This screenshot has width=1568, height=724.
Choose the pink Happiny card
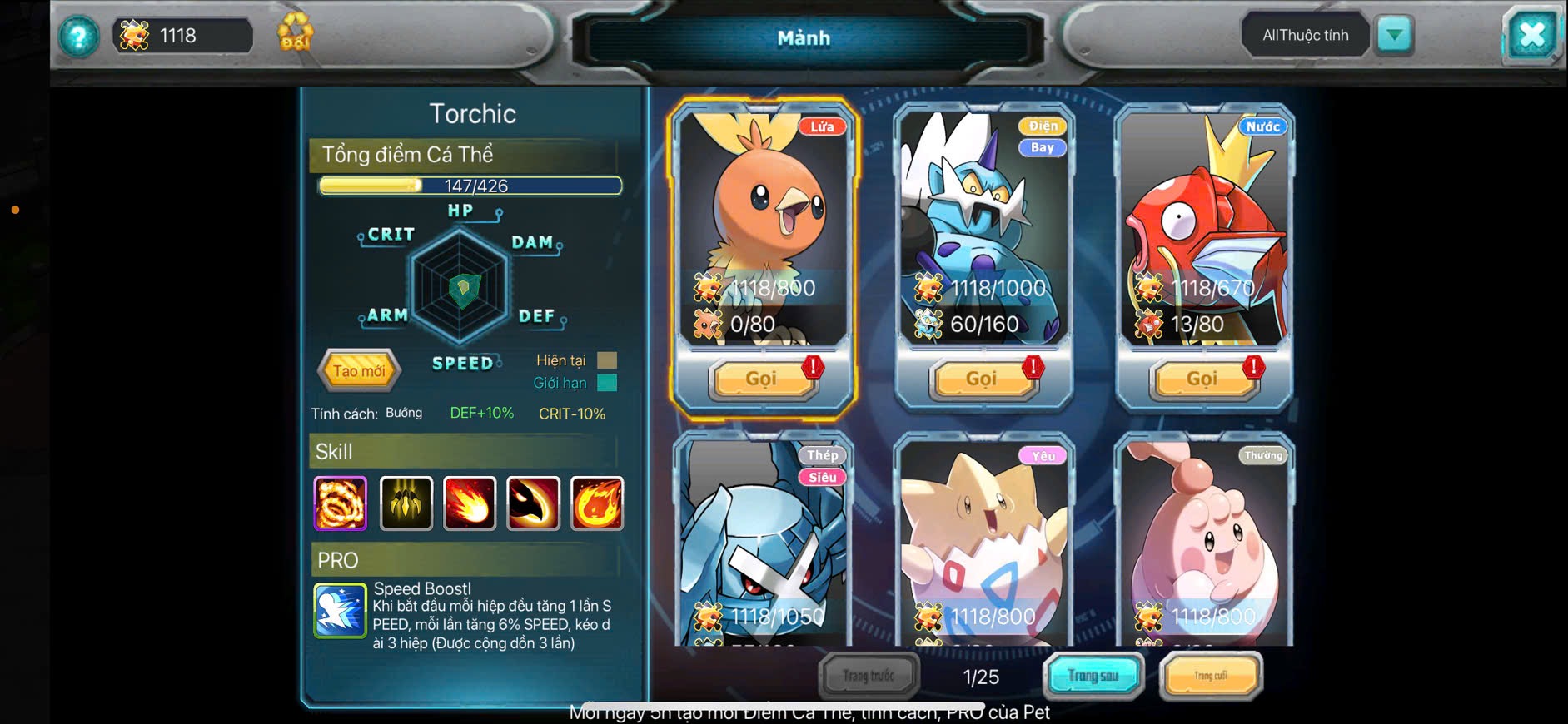tap(1203, 541)
